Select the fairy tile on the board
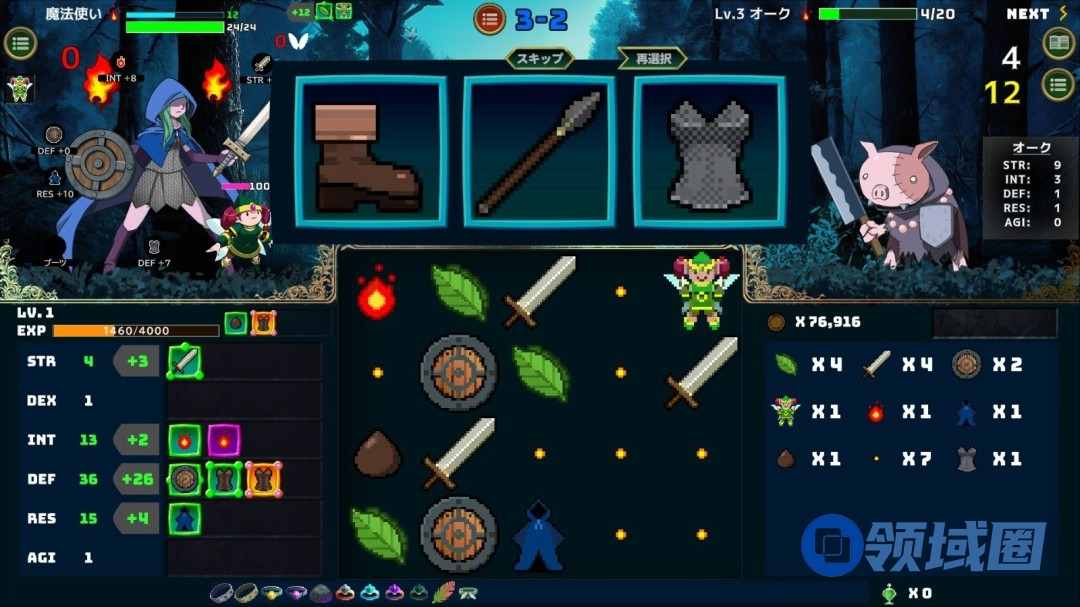1080x607 pixels. [700, 290]
